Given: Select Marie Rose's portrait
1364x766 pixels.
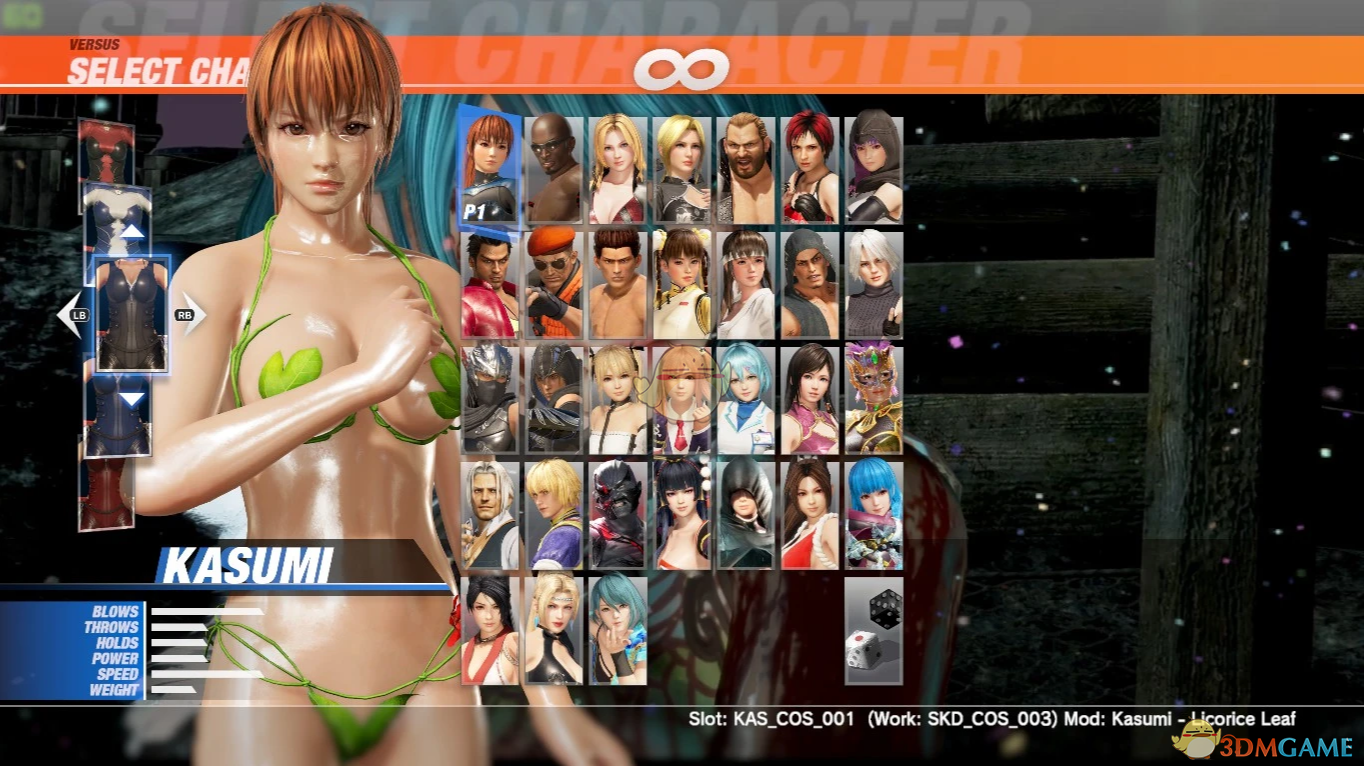Looking at the screenshot, I should click(x=615, y=398).
